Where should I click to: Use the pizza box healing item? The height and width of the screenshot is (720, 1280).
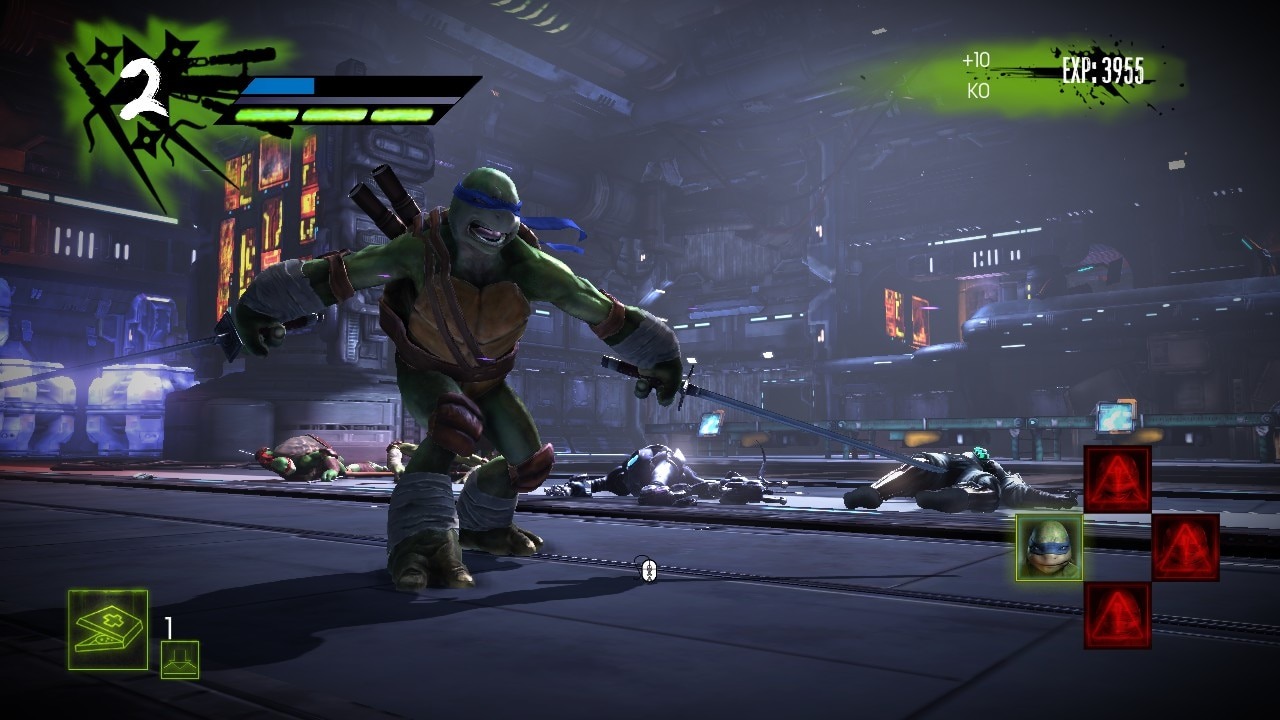108,630
